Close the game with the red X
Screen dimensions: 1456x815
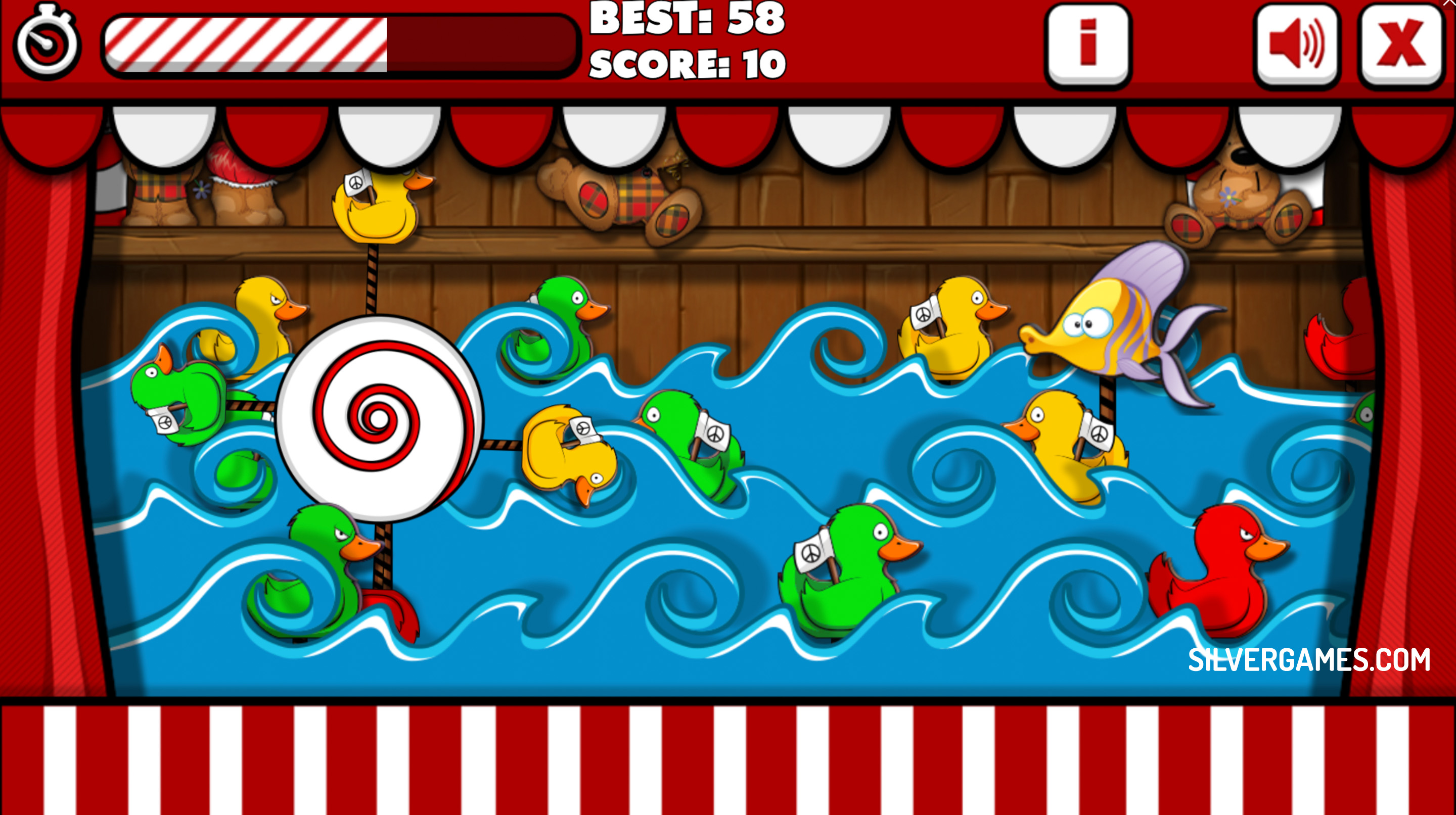coord(1400,44)
